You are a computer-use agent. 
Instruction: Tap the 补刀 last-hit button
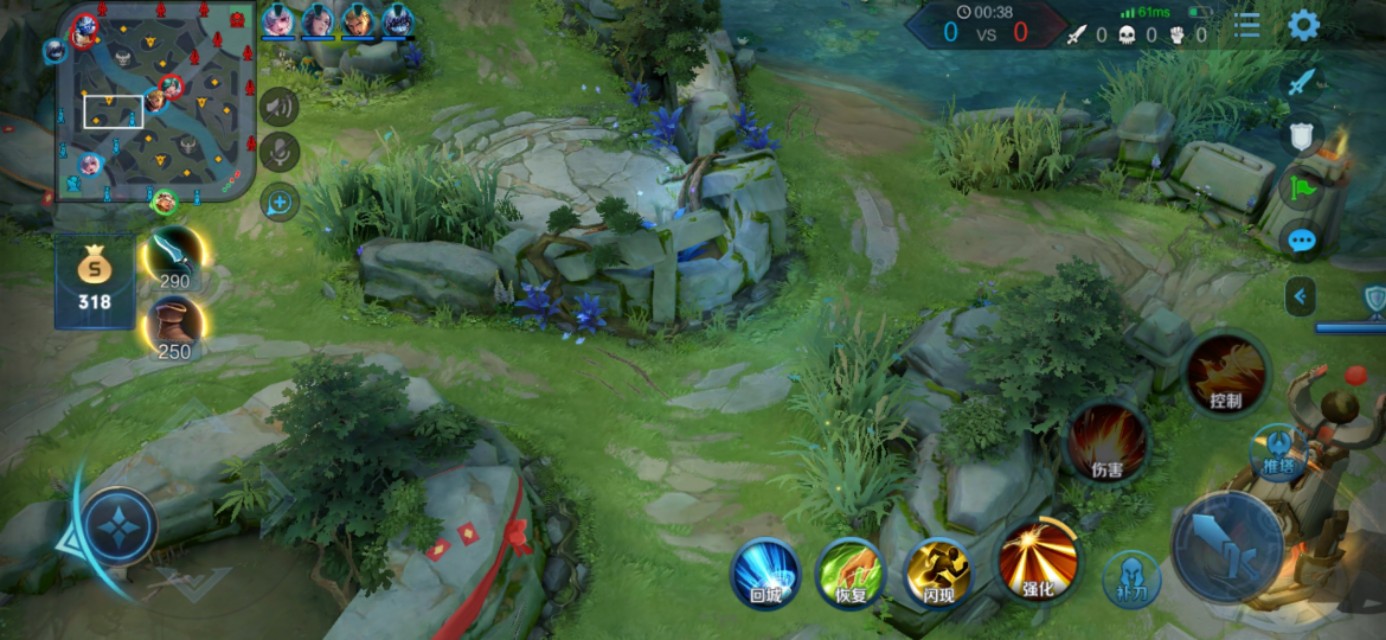click(x=1132, y=580)
